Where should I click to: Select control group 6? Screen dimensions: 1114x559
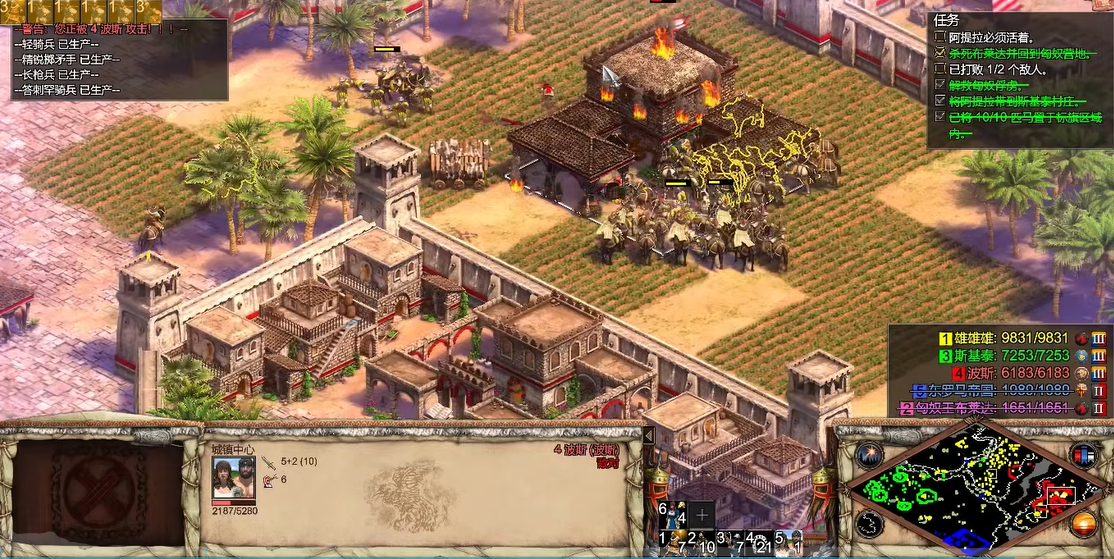point(670,514)
